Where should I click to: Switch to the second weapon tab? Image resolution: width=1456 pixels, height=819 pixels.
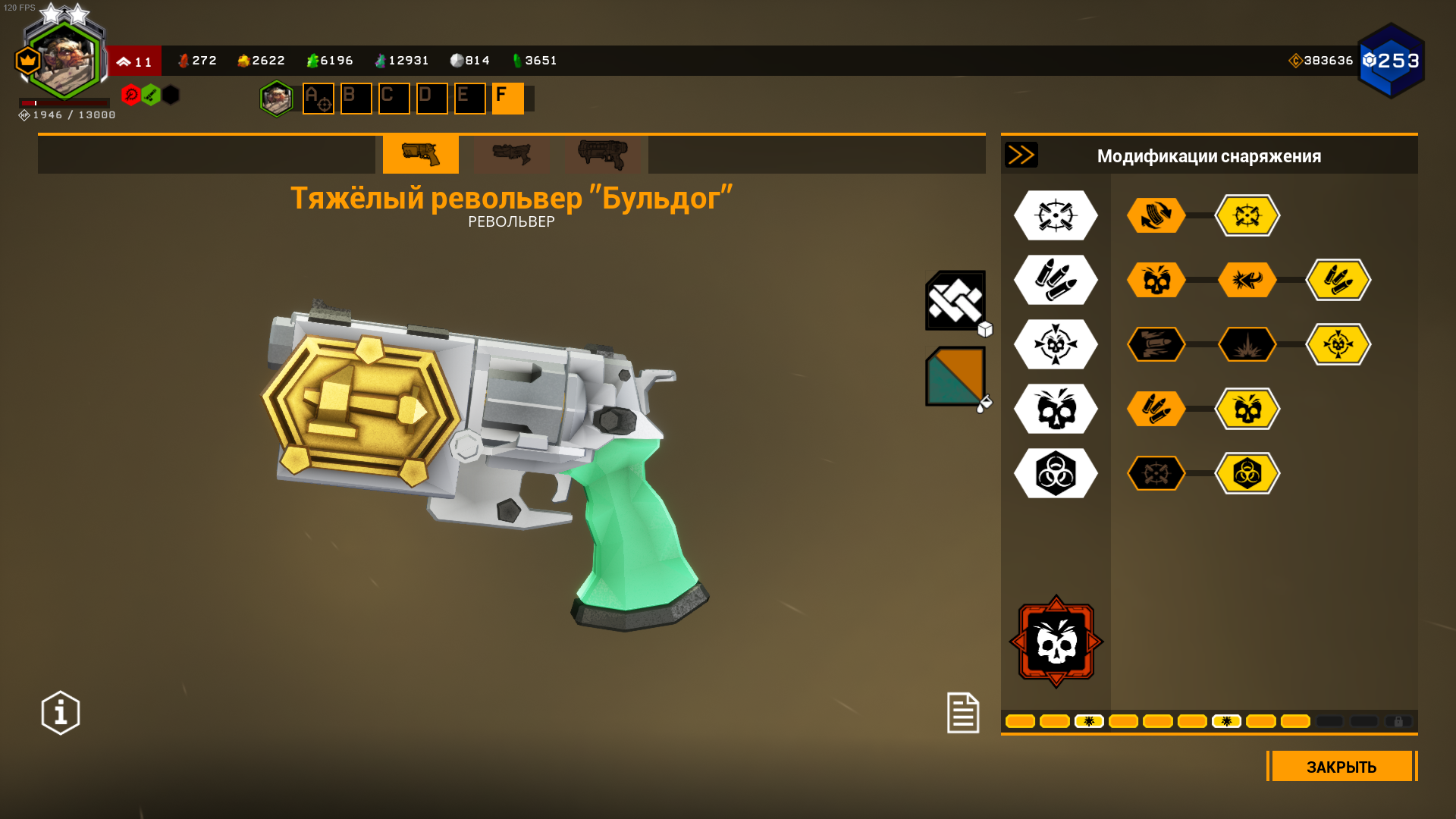click(512, 155)
